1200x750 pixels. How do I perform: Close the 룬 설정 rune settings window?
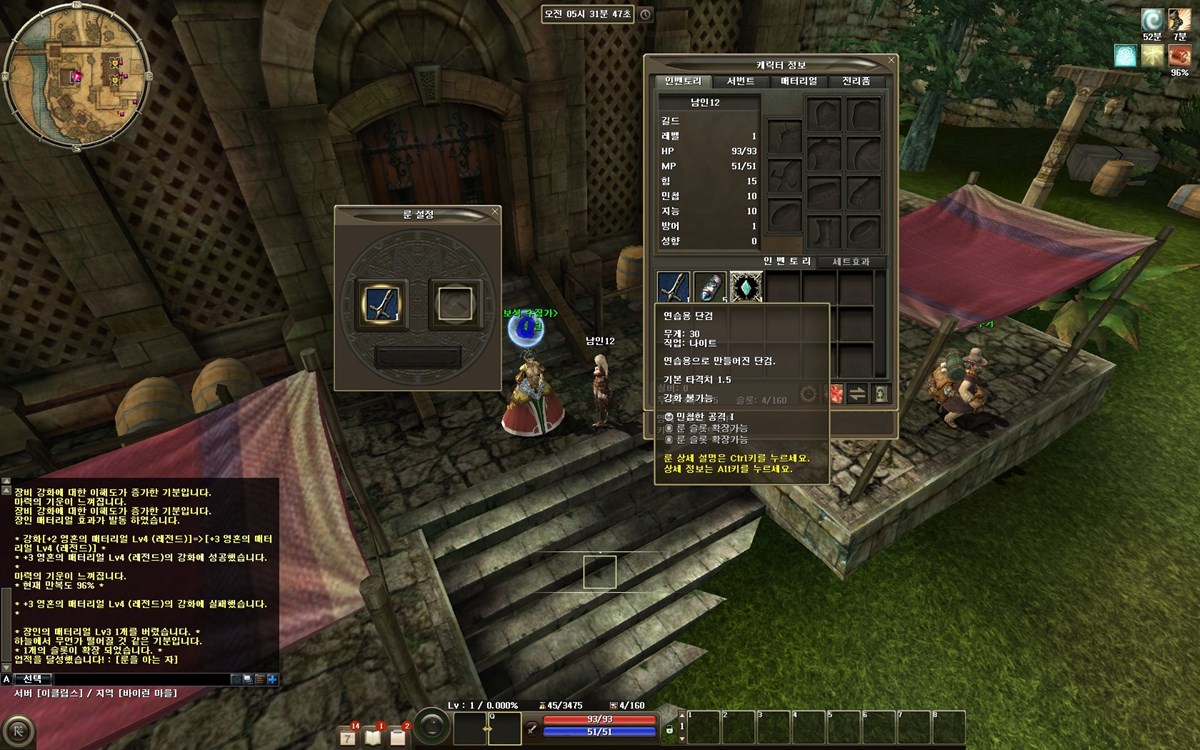(494, 212)
